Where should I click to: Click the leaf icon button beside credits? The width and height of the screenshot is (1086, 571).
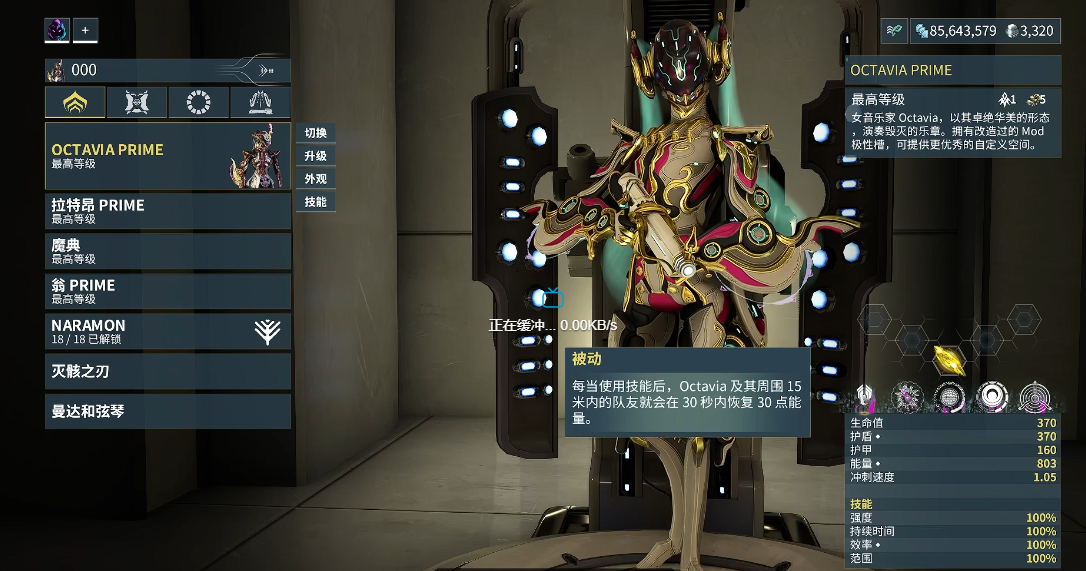click(x=894, y=31)
